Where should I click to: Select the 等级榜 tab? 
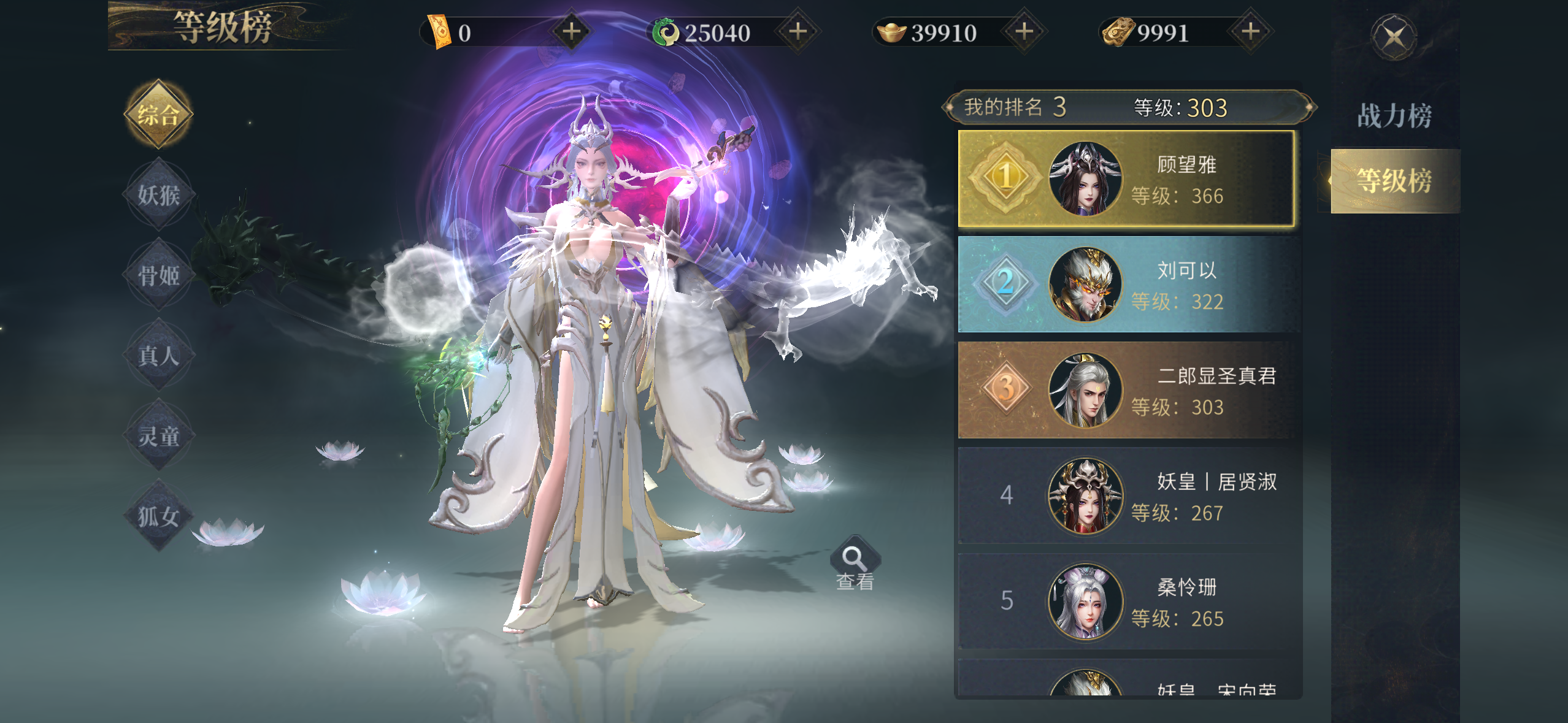pyautogui.click(x=1394, y=181)
